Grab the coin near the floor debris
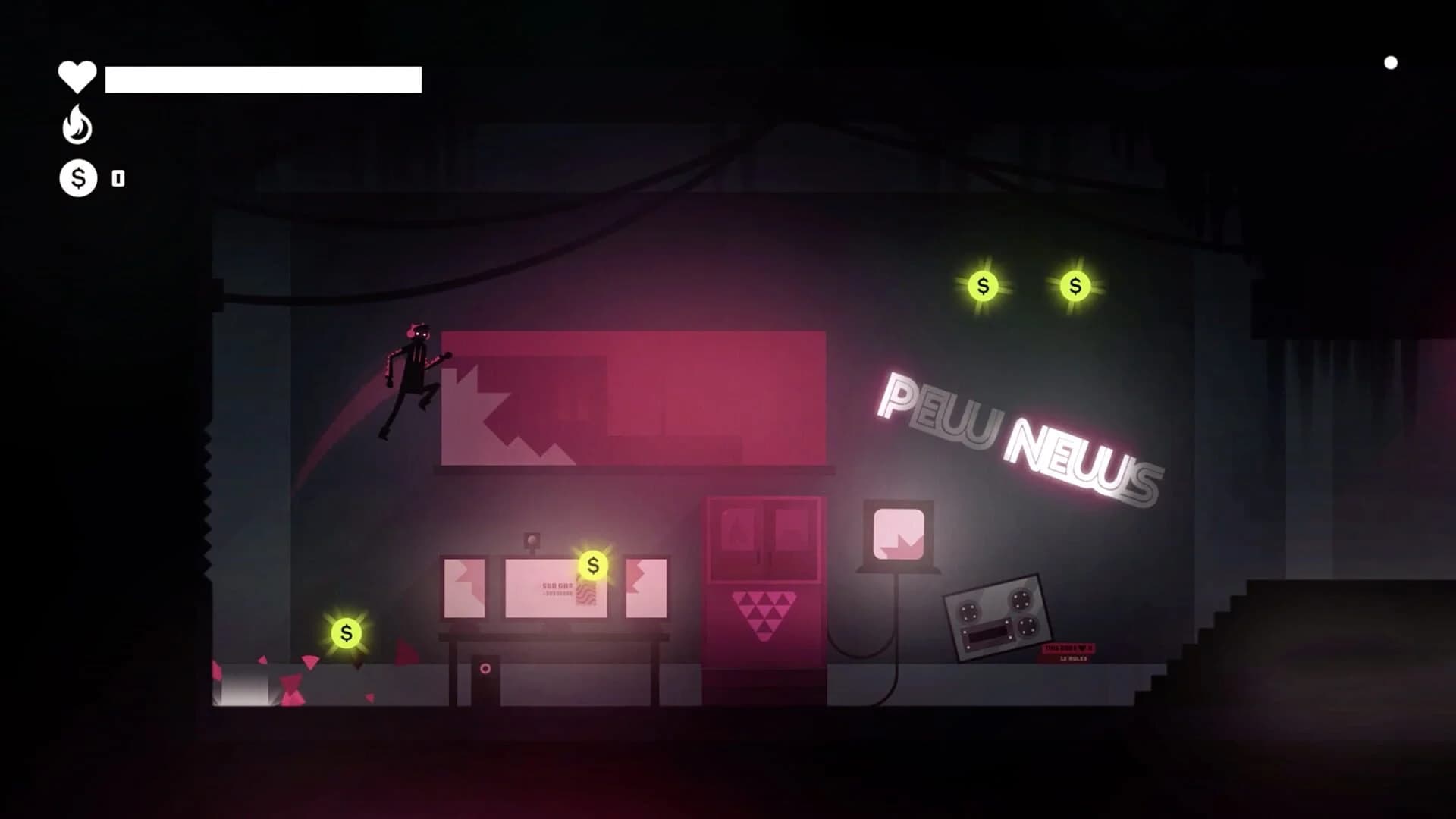 point(346,632)
